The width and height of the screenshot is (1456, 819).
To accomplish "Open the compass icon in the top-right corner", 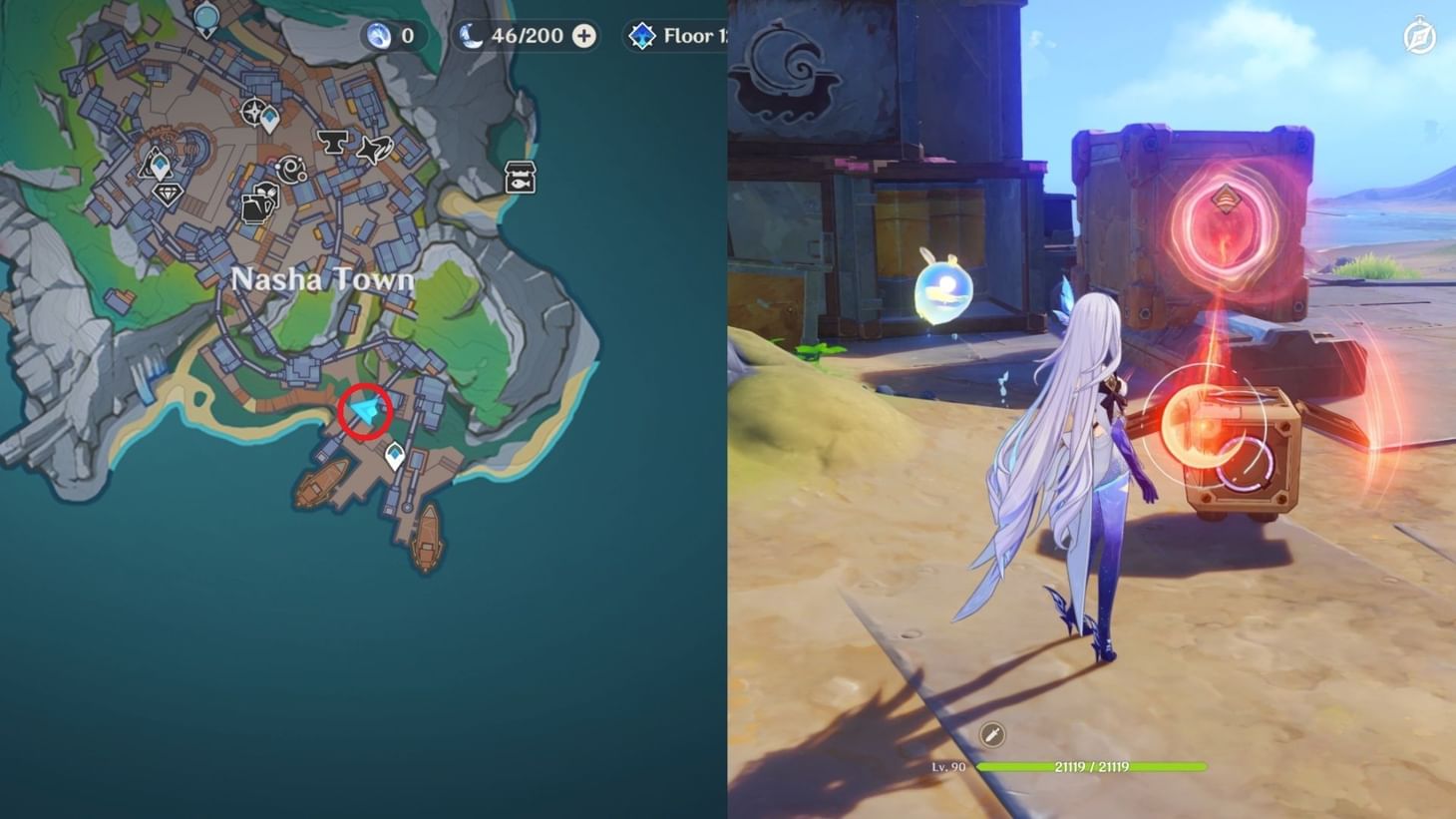I will [1420, 36].
